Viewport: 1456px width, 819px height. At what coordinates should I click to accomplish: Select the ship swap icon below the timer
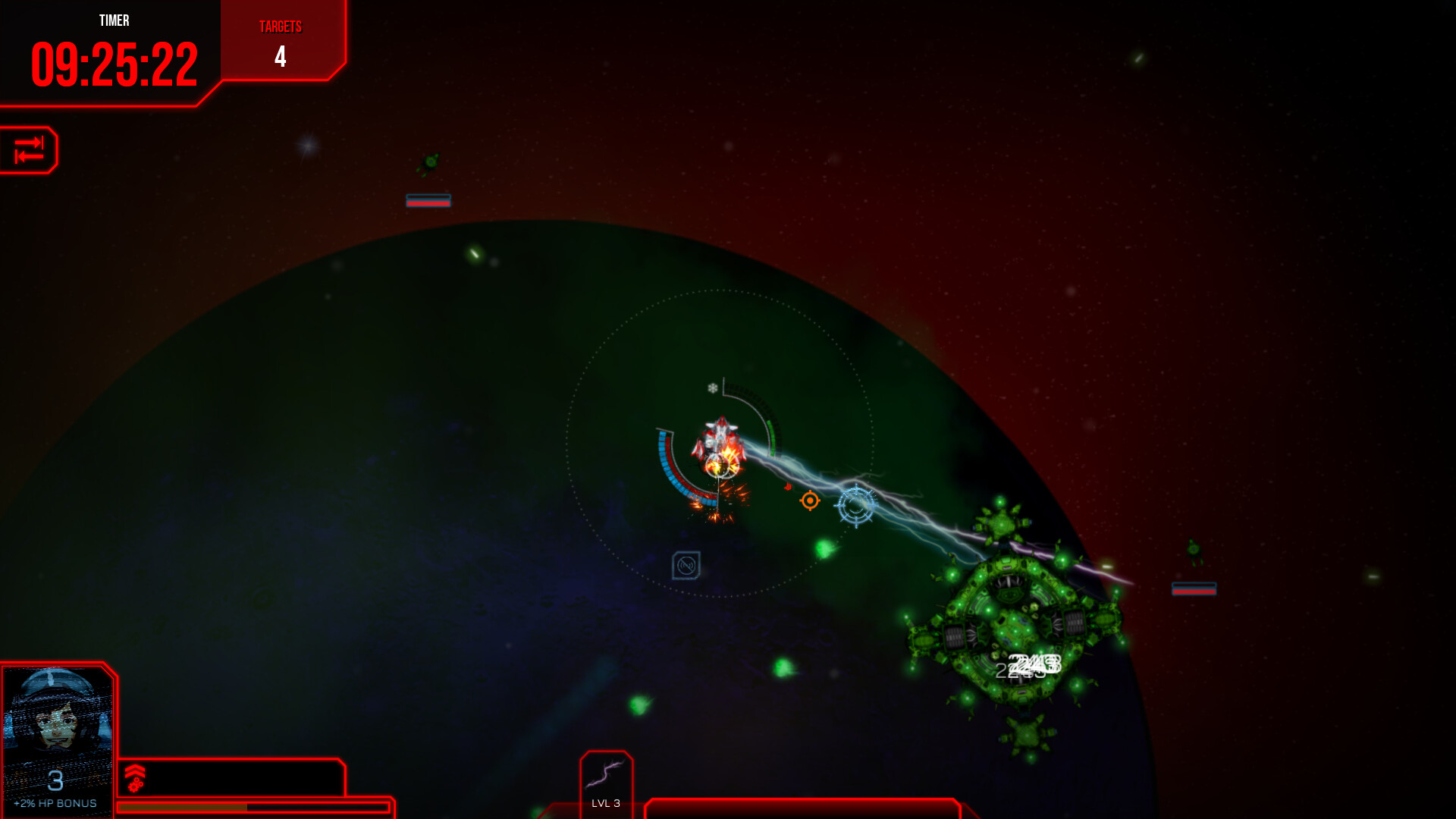29,149
